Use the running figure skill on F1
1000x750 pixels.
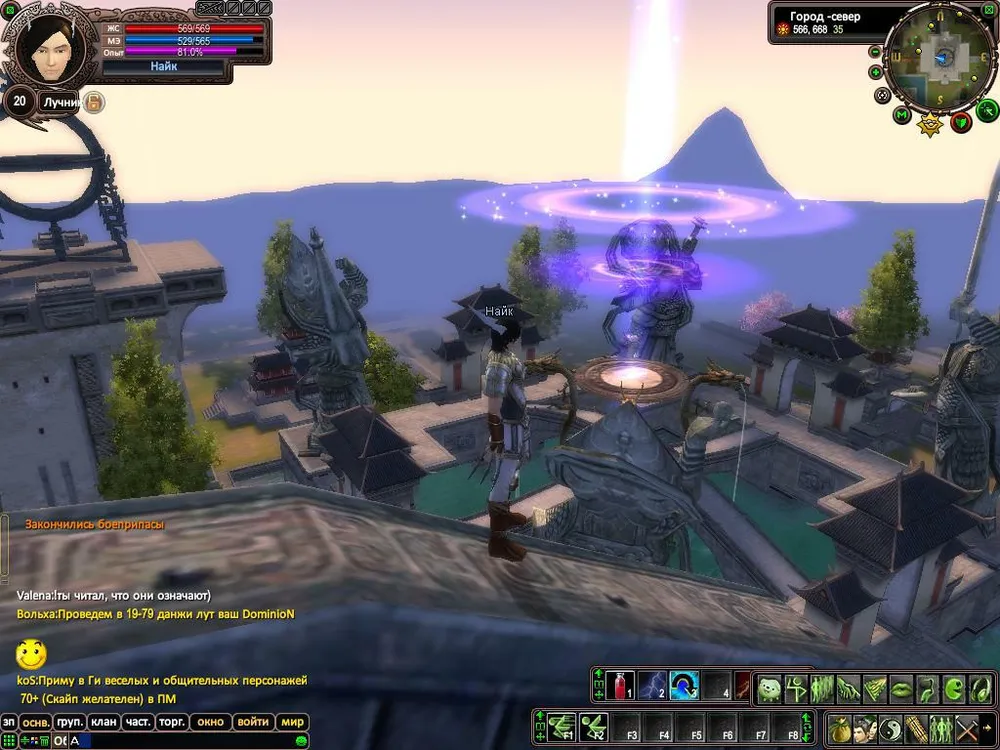point(563,726)
